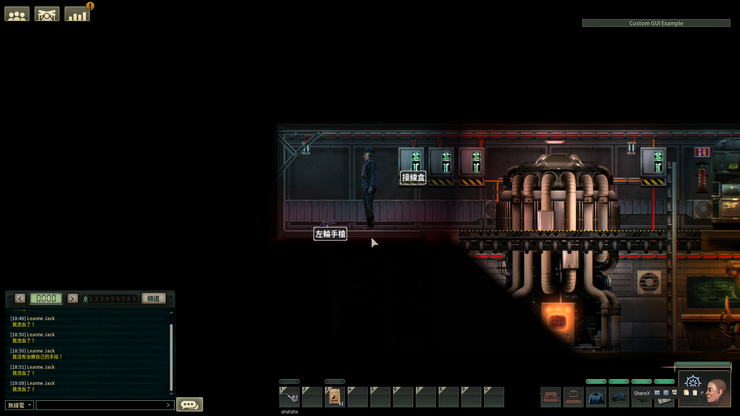Viewport: 740px width, 416px height.
Task: Open the crew list panel
Action: pos(17,14)
